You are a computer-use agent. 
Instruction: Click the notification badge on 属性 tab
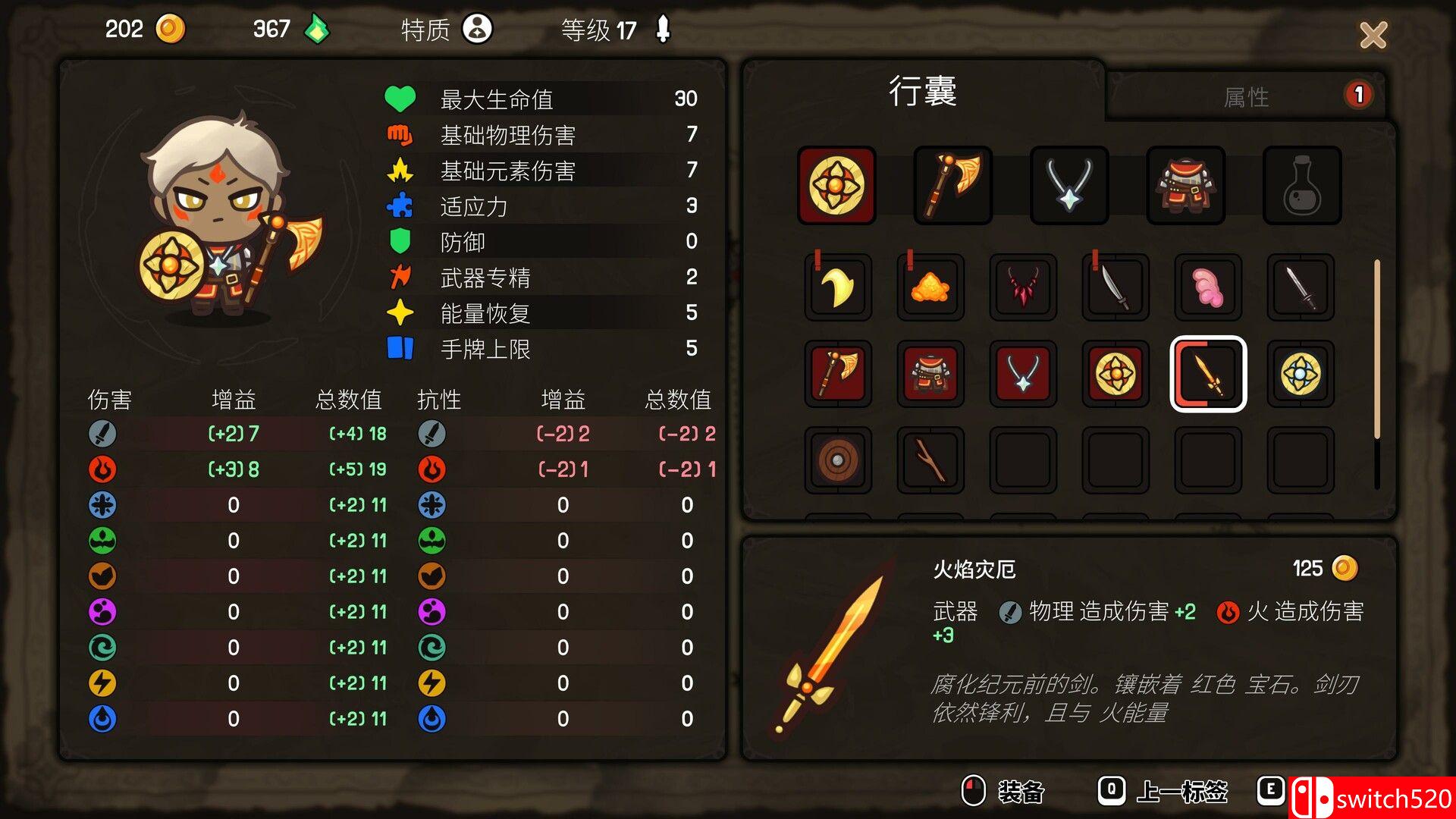click(x=1357, y=93)
